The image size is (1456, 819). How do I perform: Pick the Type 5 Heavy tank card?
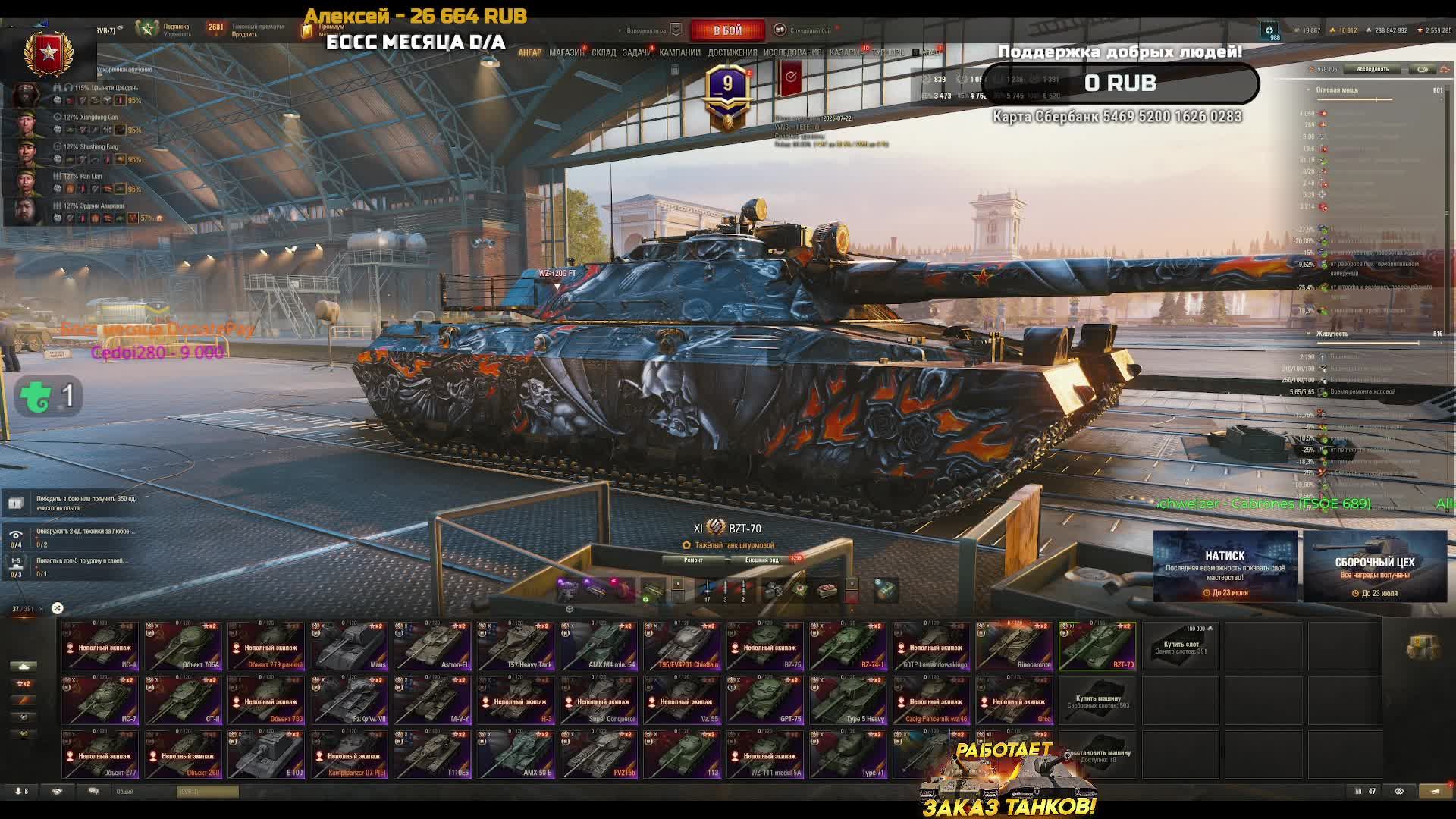[x=848, y=700]
